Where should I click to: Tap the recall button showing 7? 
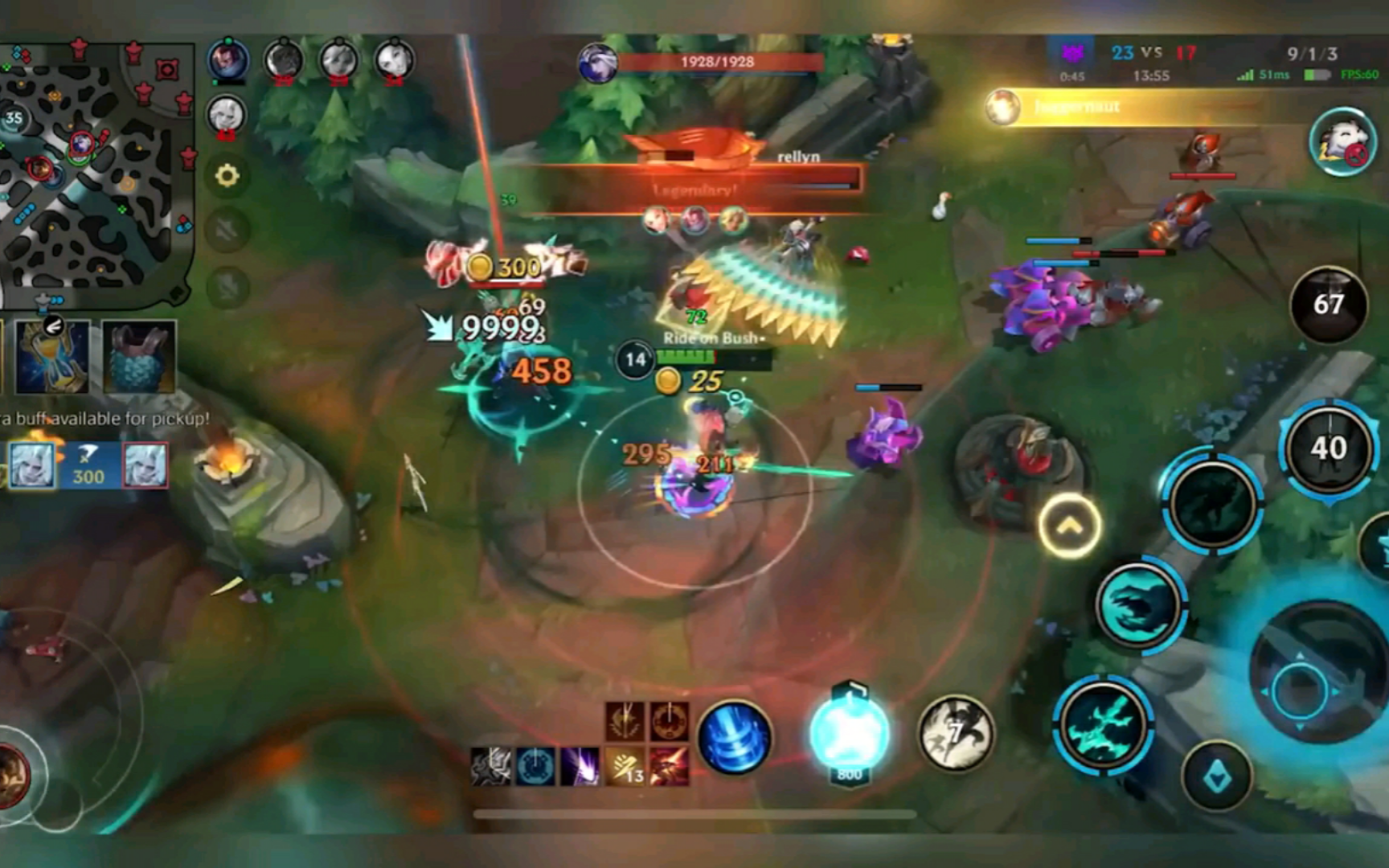point(955,733)
